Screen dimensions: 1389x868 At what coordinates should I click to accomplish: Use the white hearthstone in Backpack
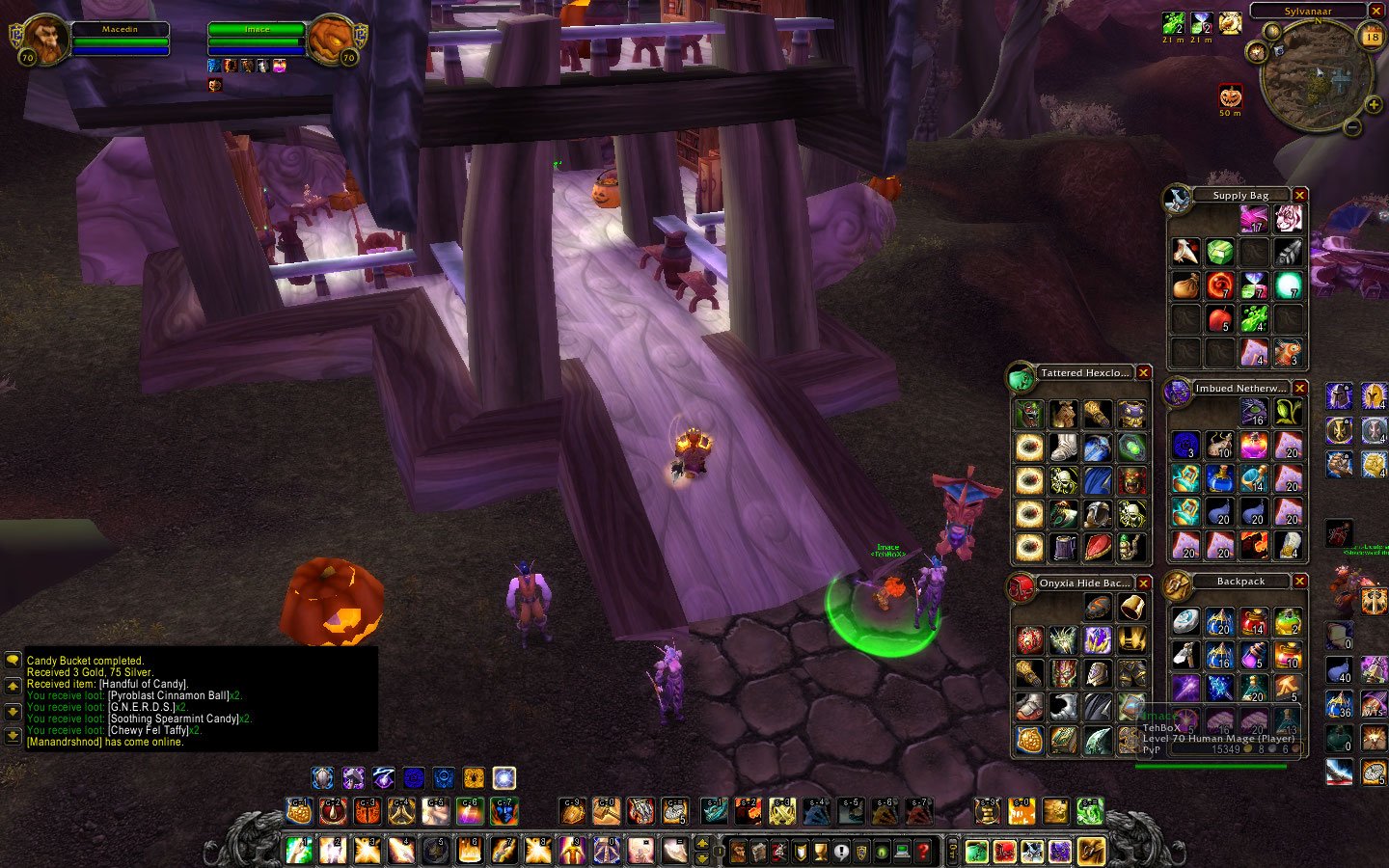[x=1185, y=622]
